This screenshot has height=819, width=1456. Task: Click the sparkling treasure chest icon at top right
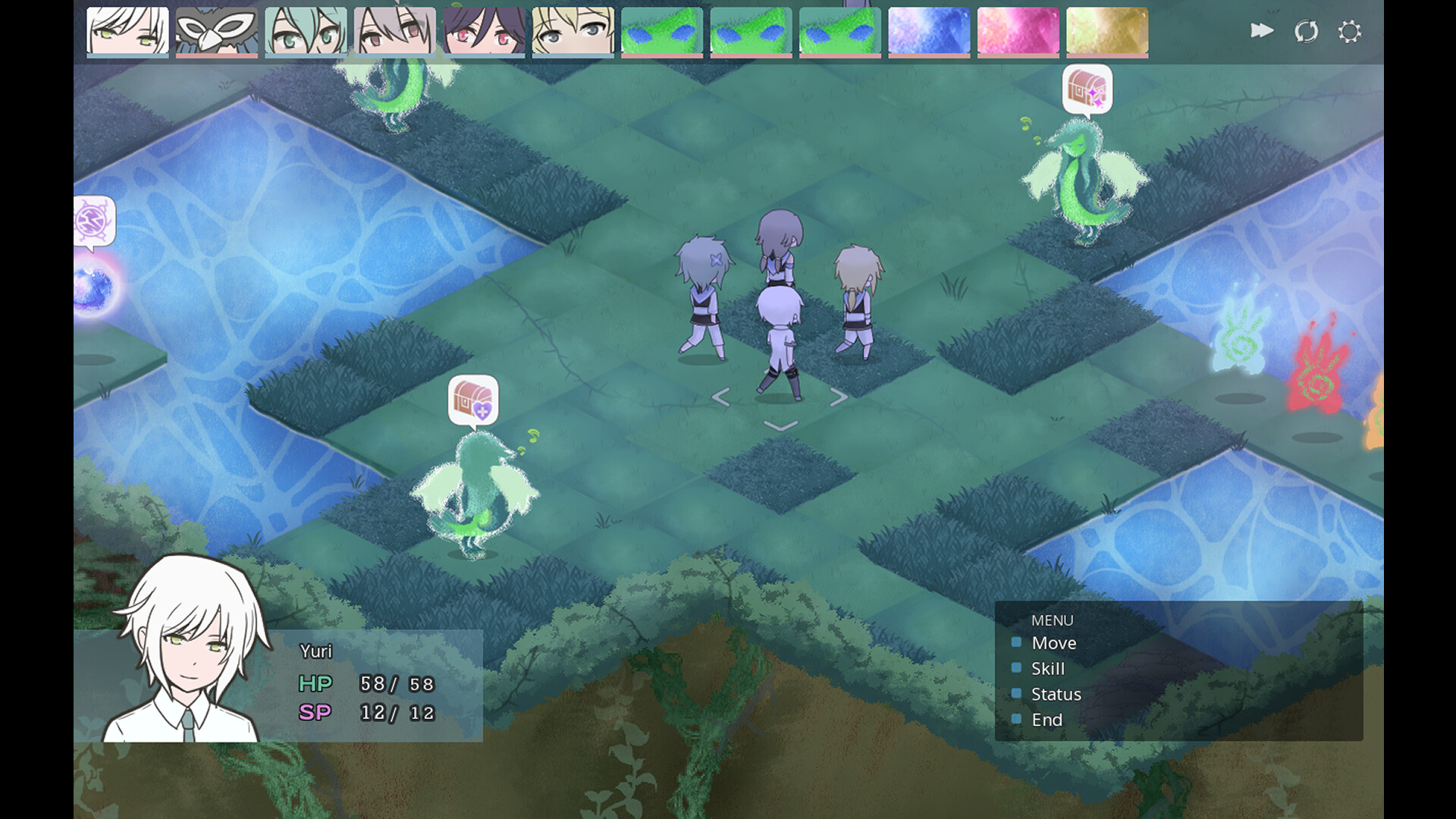coord(1087,90)
